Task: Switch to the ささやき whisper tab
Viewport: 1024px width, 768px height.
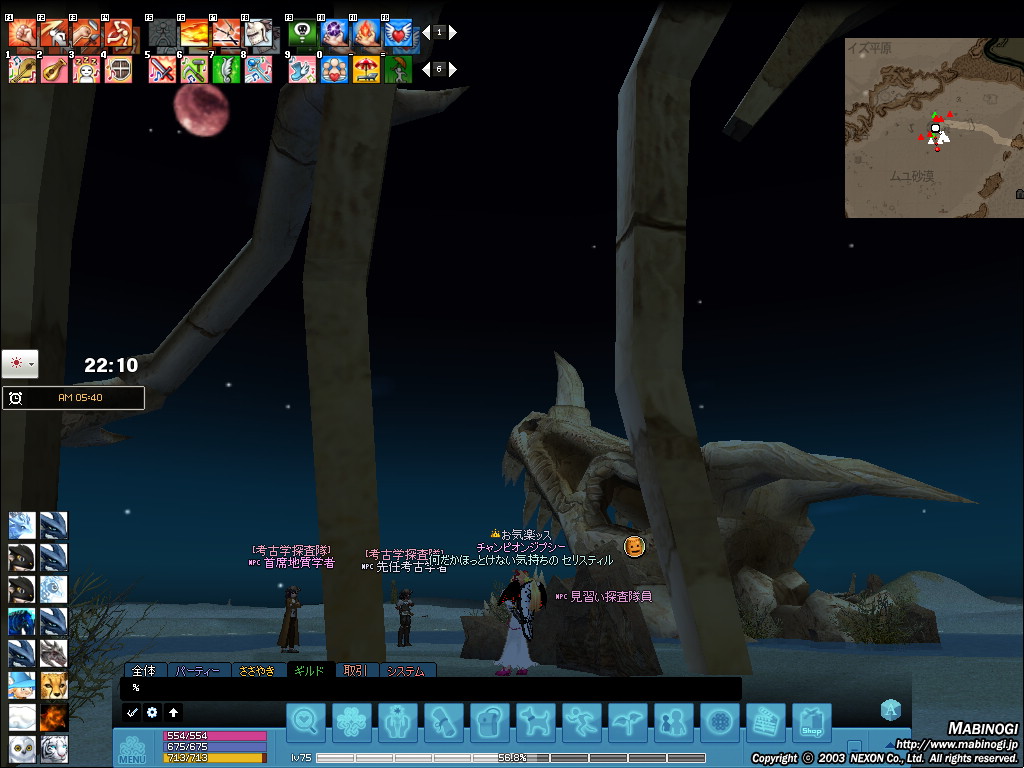Action: (x=256, y=671)
